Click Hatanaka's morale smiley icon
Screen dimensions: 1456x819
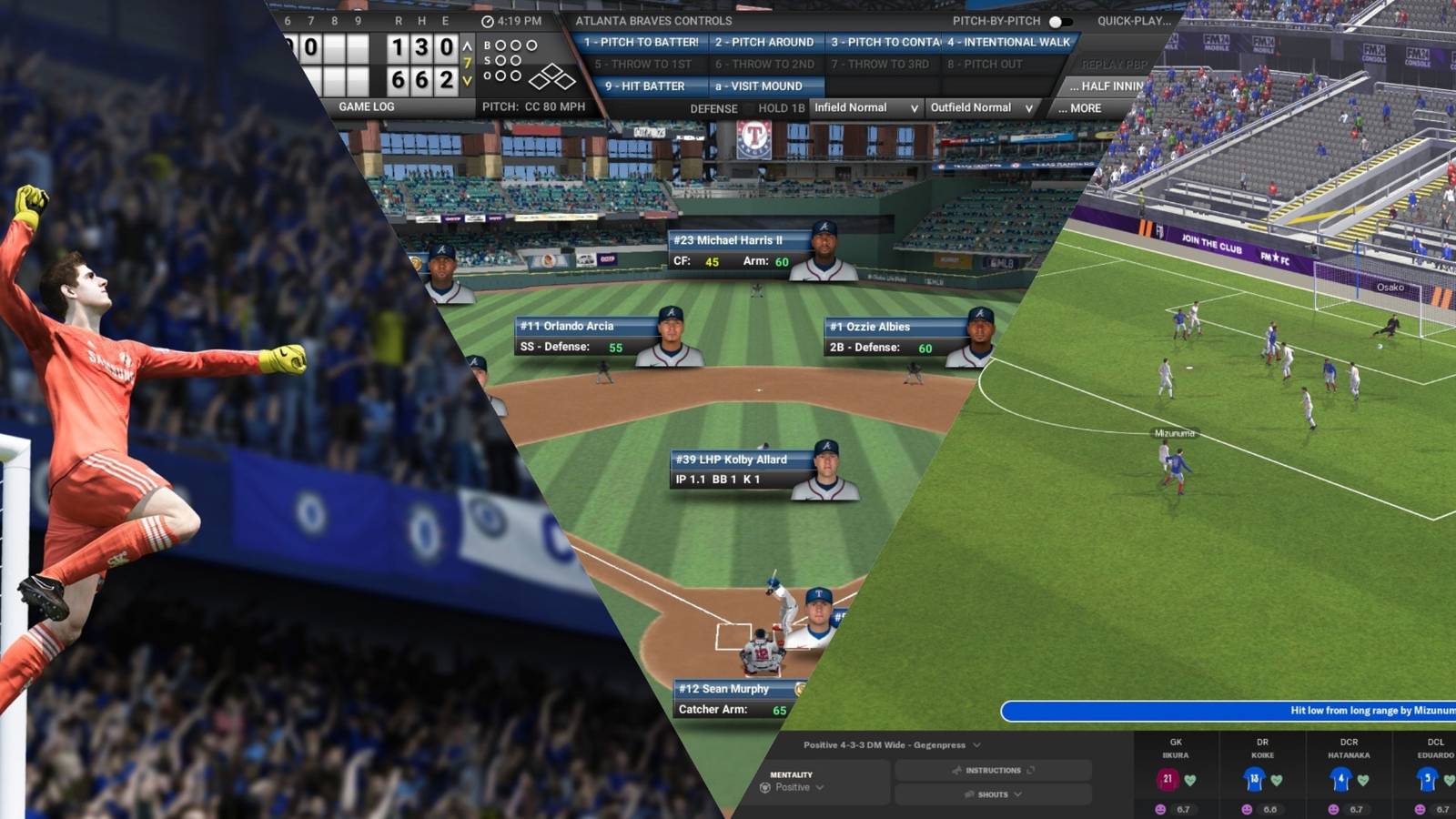pyautogui.click(x=1333, y=809)
